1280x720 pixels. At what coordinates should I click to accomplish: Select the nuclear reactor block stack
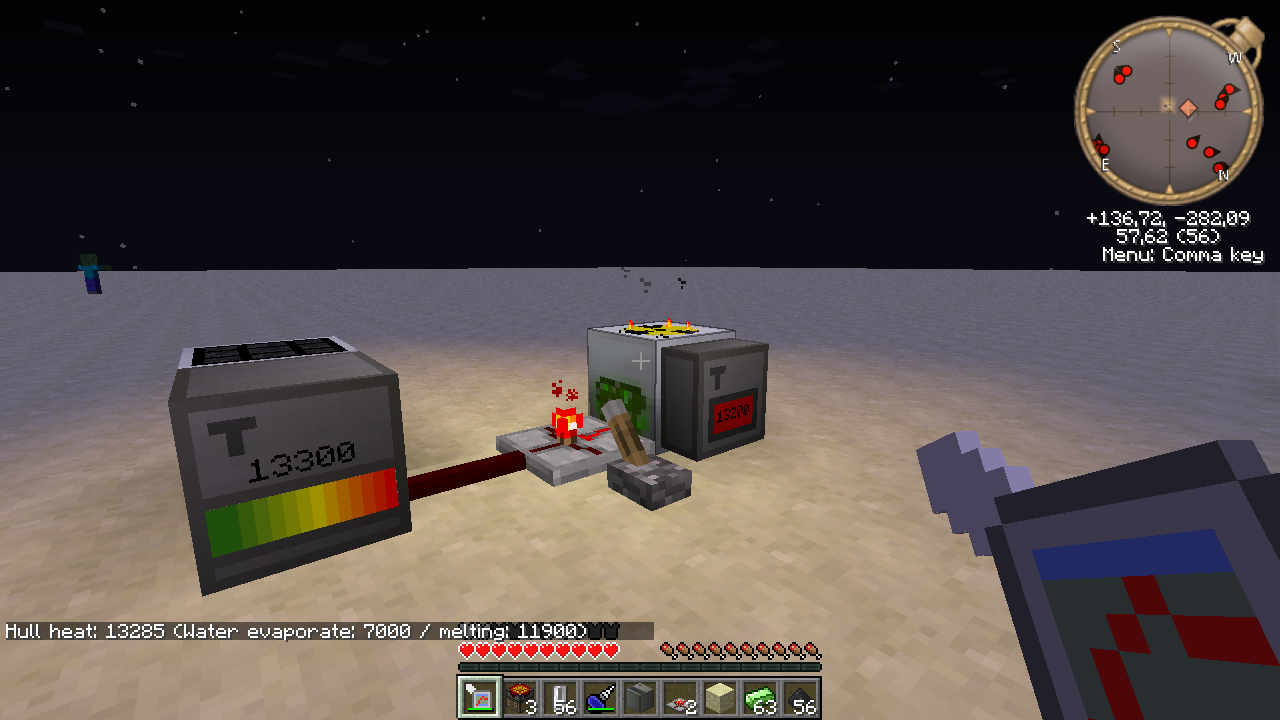pos(520,697)
